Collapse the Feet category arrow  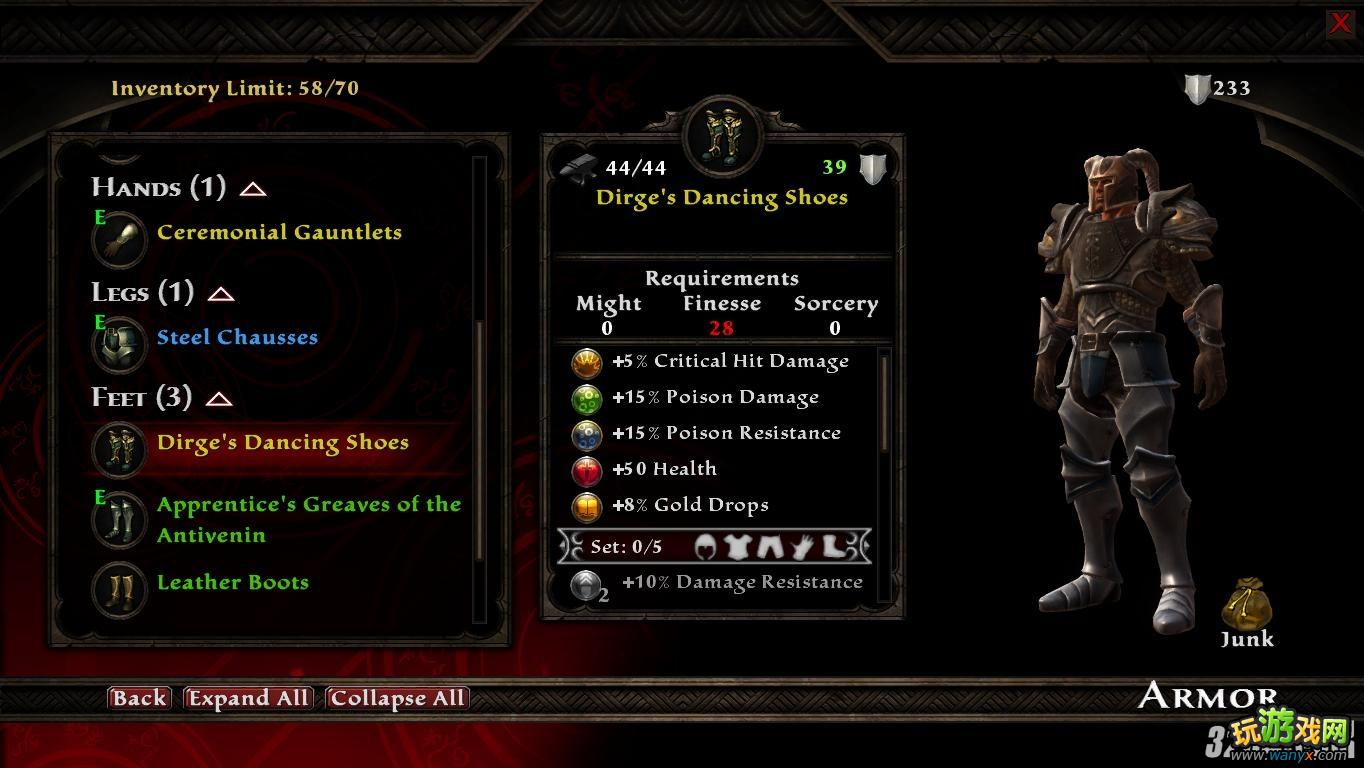[219, 399]
